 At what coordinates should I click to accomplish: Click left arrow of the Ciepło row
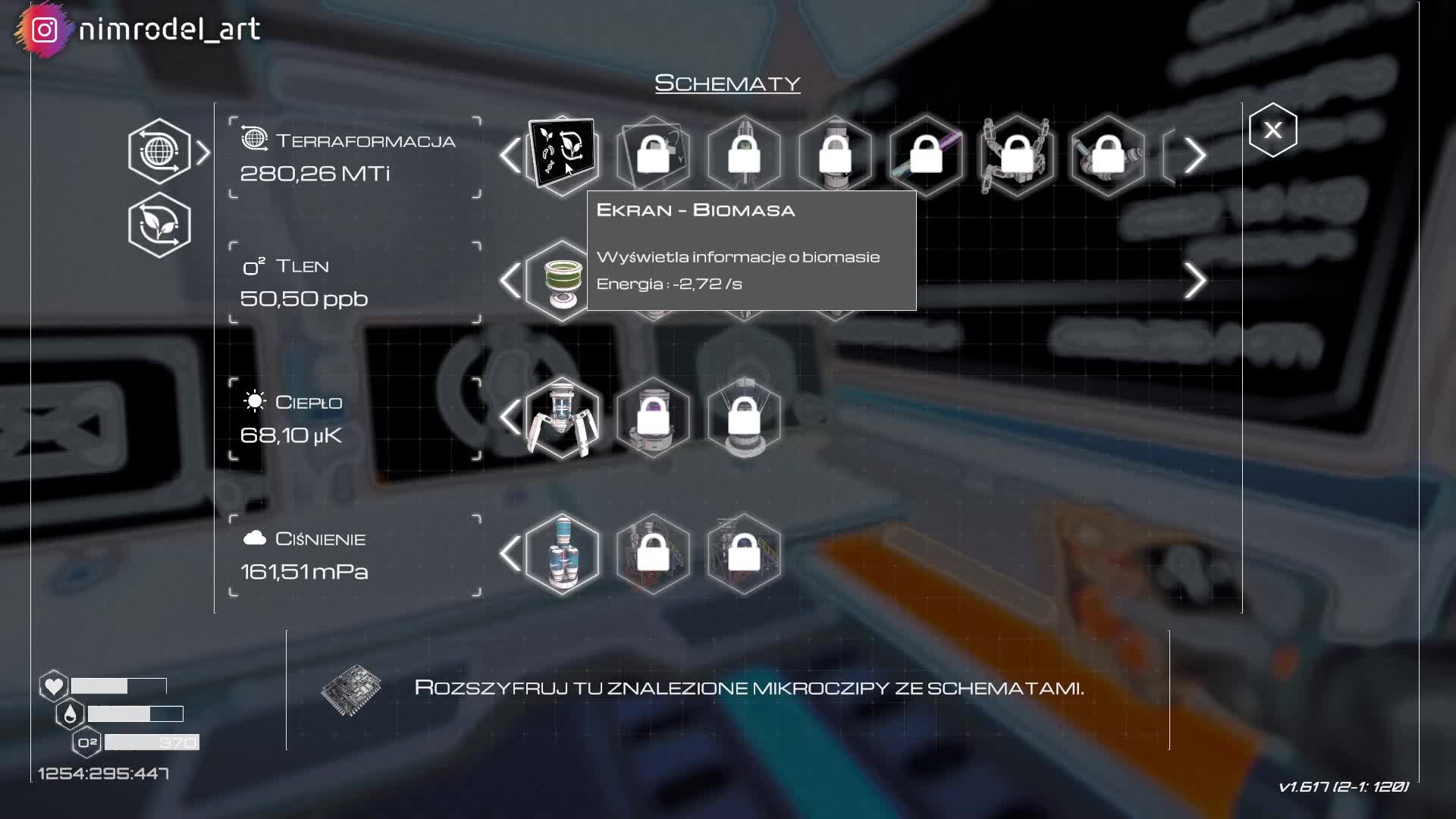510,417
